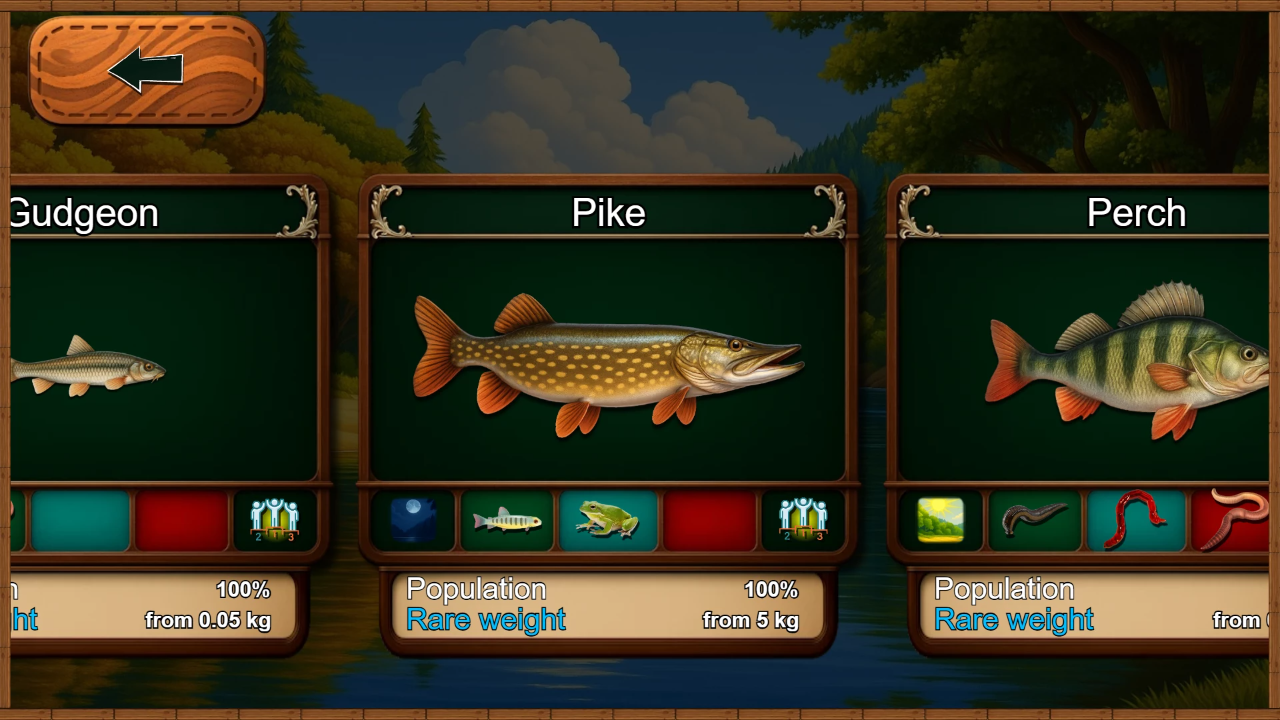Screen dimensions: 1280x720
Task: Choose the dark leech bait icon for Perch
Action: click(x=1035, y=520)
